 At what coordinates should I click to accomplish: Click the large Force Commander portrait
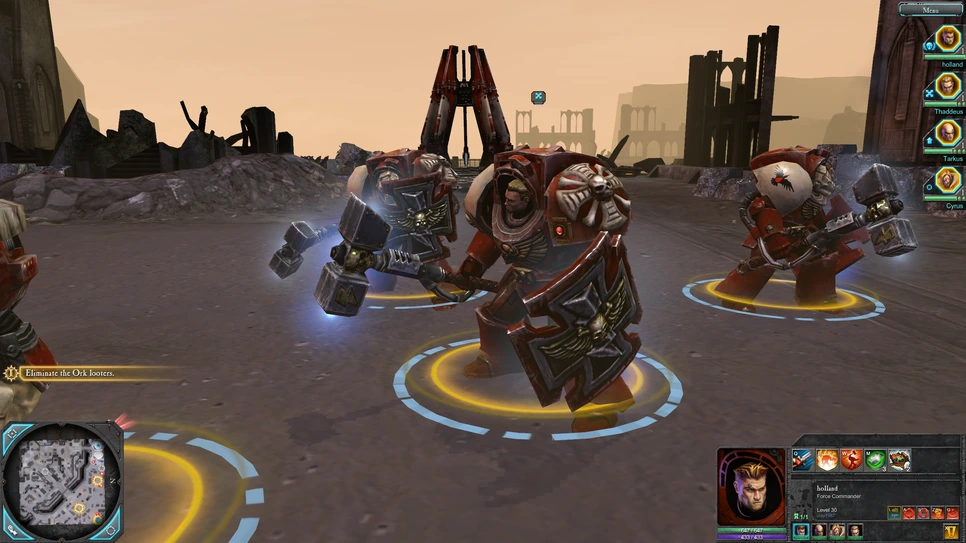coord(751,486)
